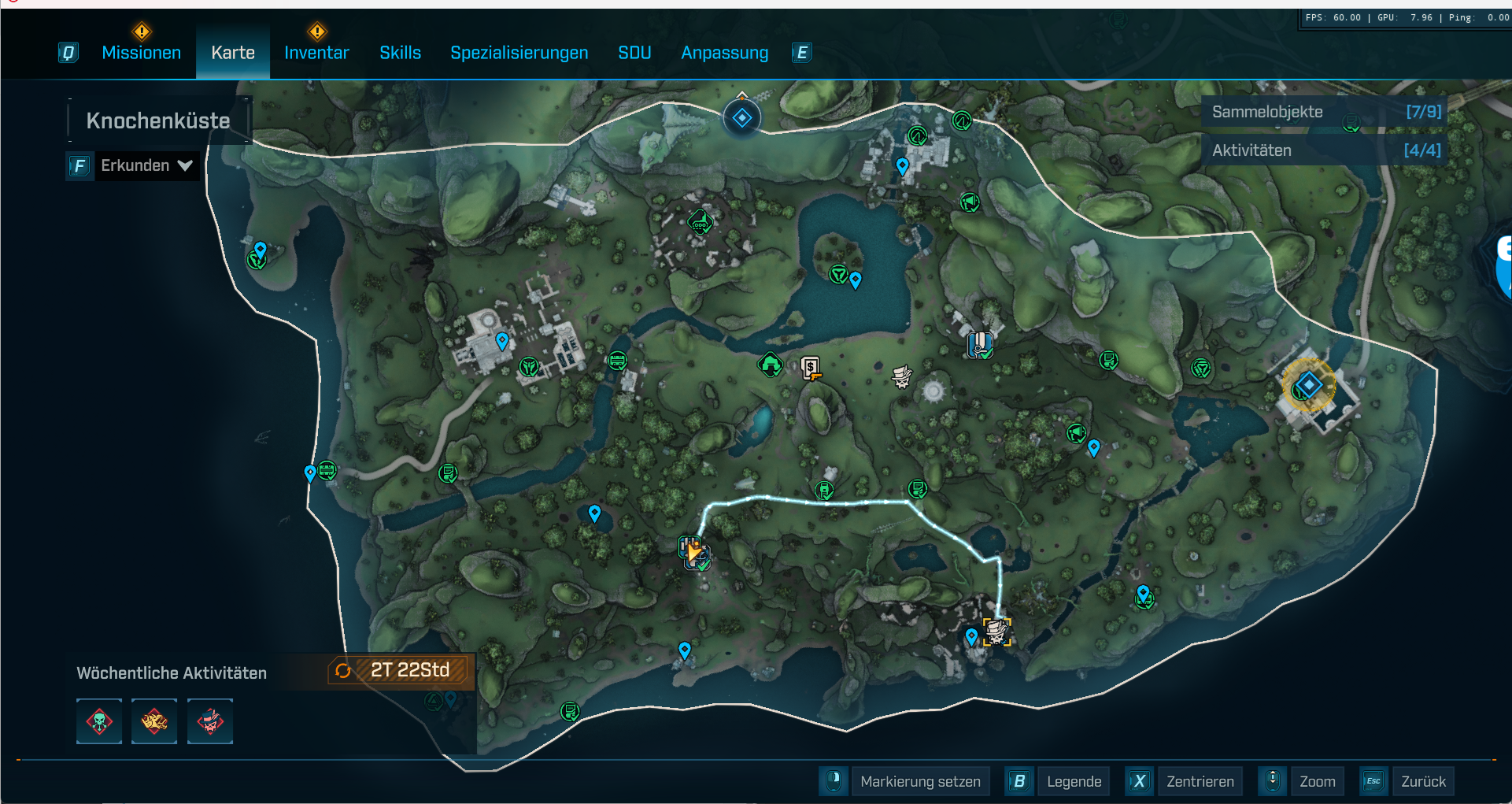This screenshot has width=1512, height=804.
Task: Go to the Spezialisierungen tab
Action: 519,53
